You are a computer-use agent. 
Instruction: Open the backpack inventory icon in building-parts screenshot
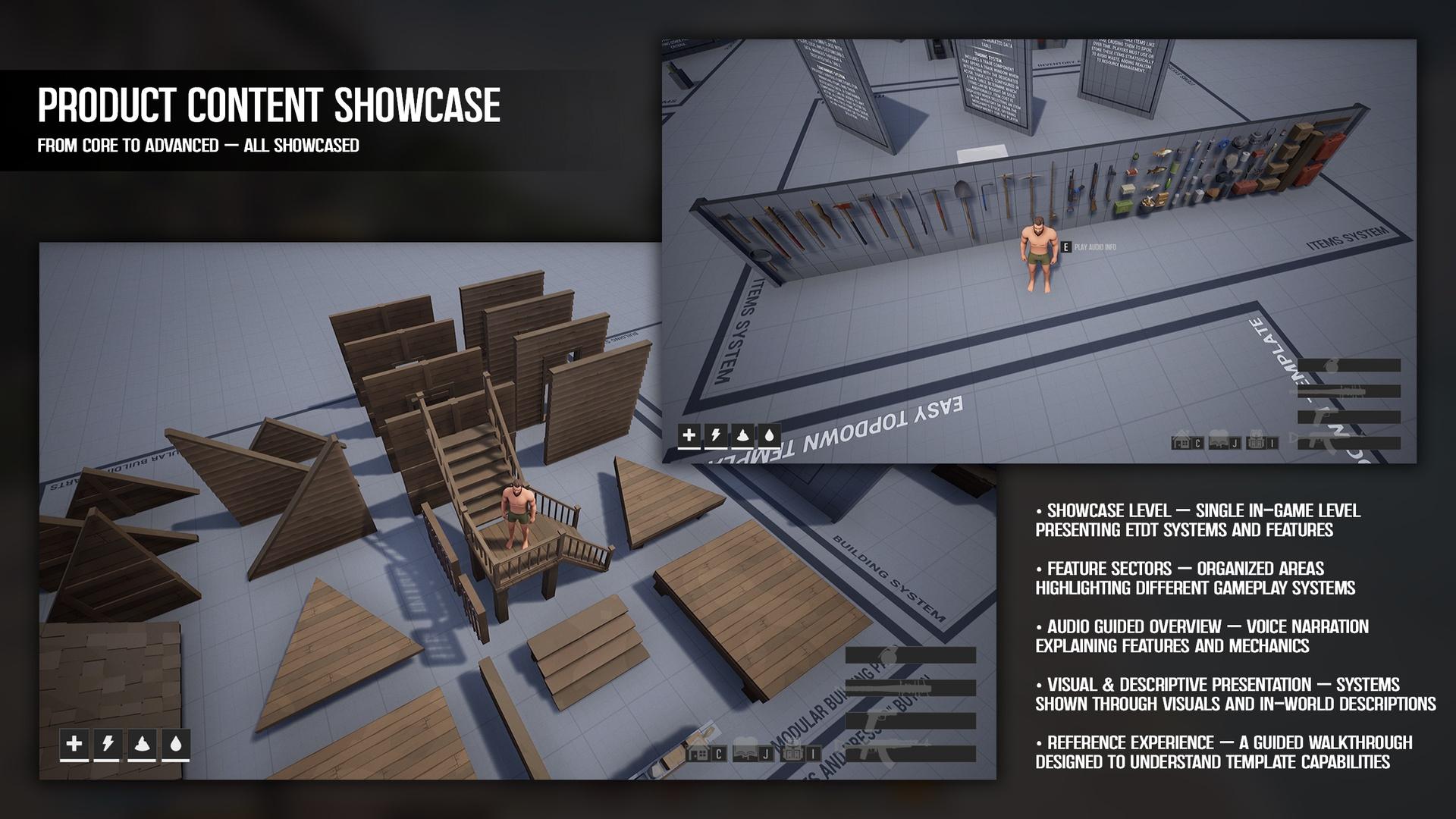[x=793, y=754]
